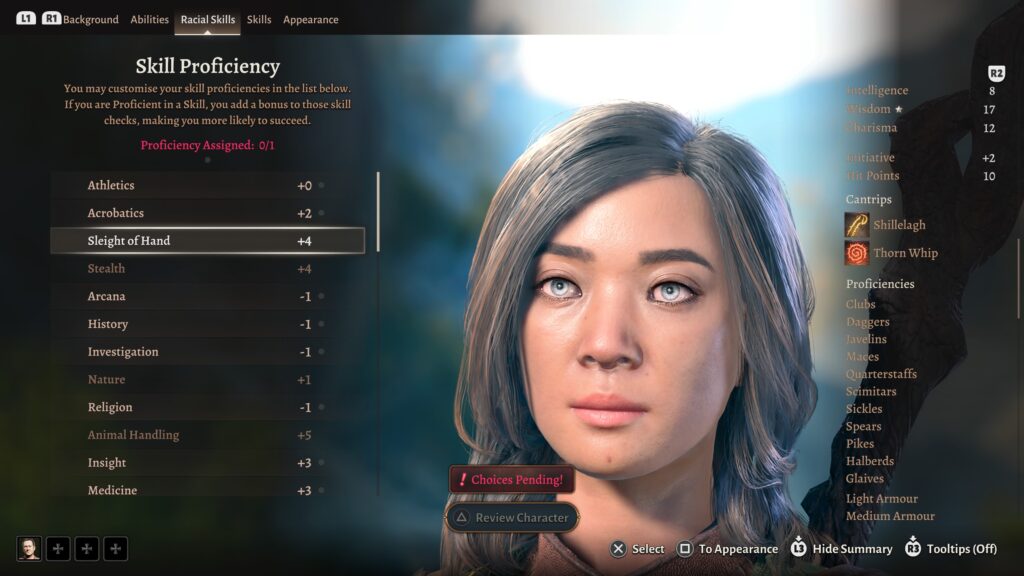Viewport: 1024px width, 576px height.
Task: Open the Abilities tab
Action: [x=150, y=20]
